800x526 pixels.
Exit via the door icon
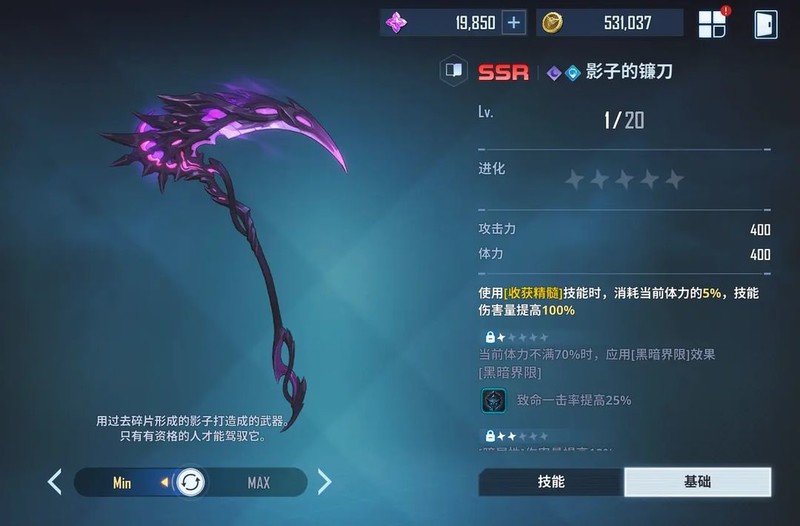click(765, 24)
